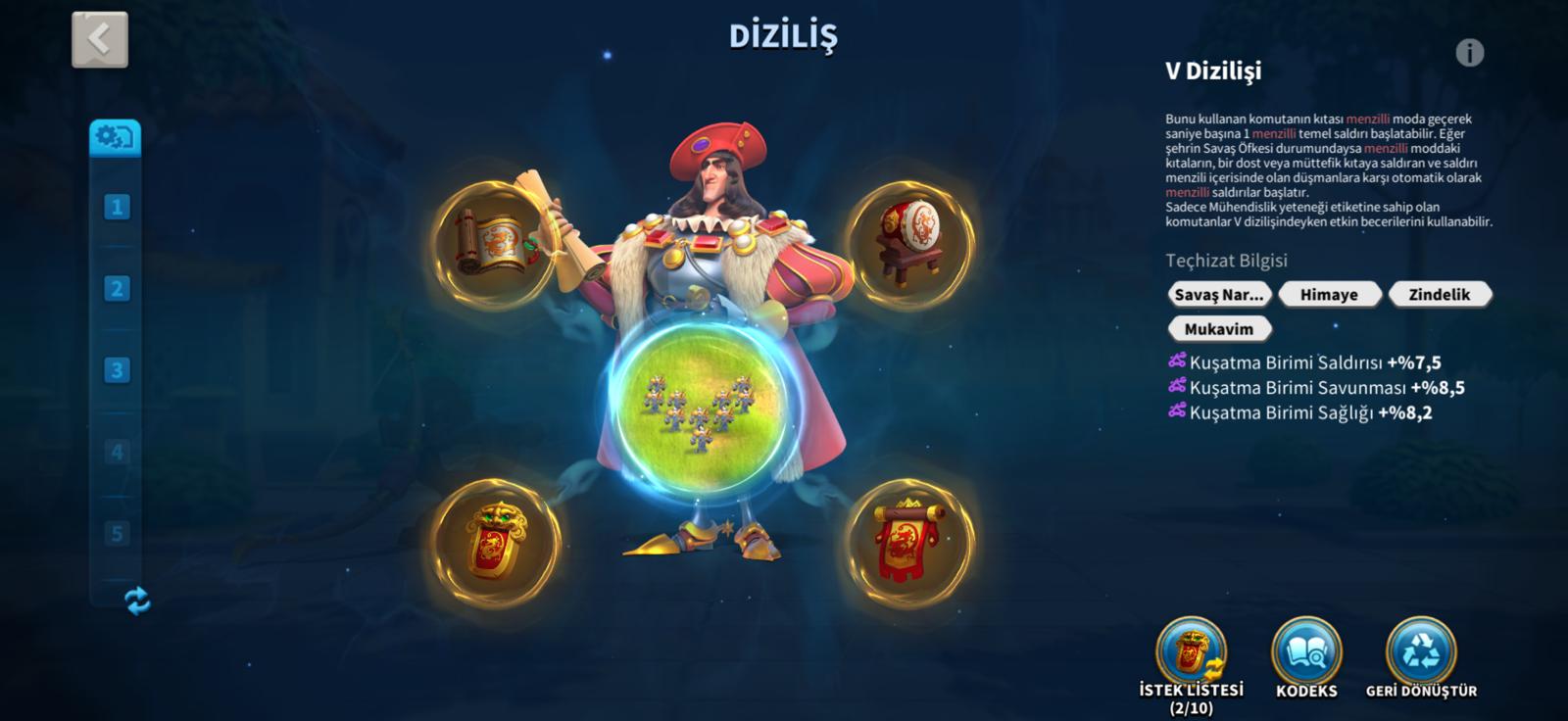Open the info icon for V Dizilişi
Screen dimensions: 1568x721
click(x=1469, y=53)
